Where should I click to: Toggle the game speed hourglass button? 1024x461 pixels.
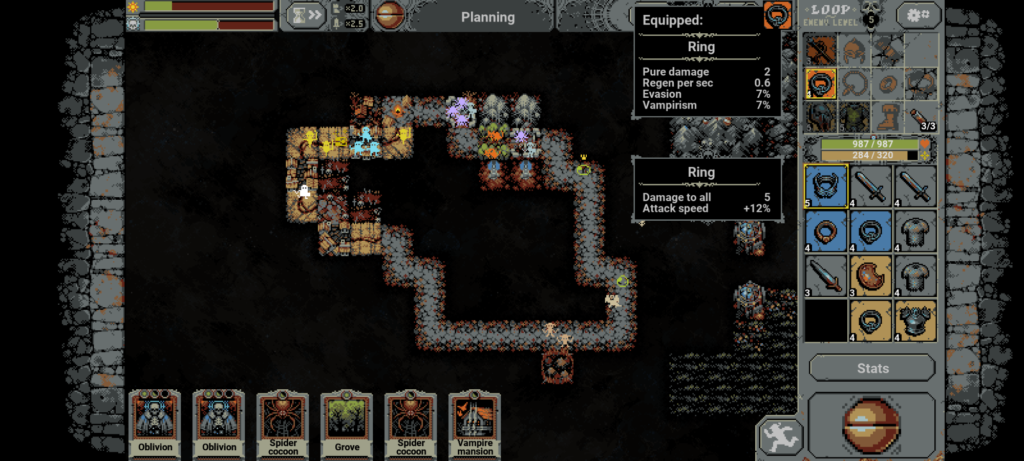(x=304, y=15)
